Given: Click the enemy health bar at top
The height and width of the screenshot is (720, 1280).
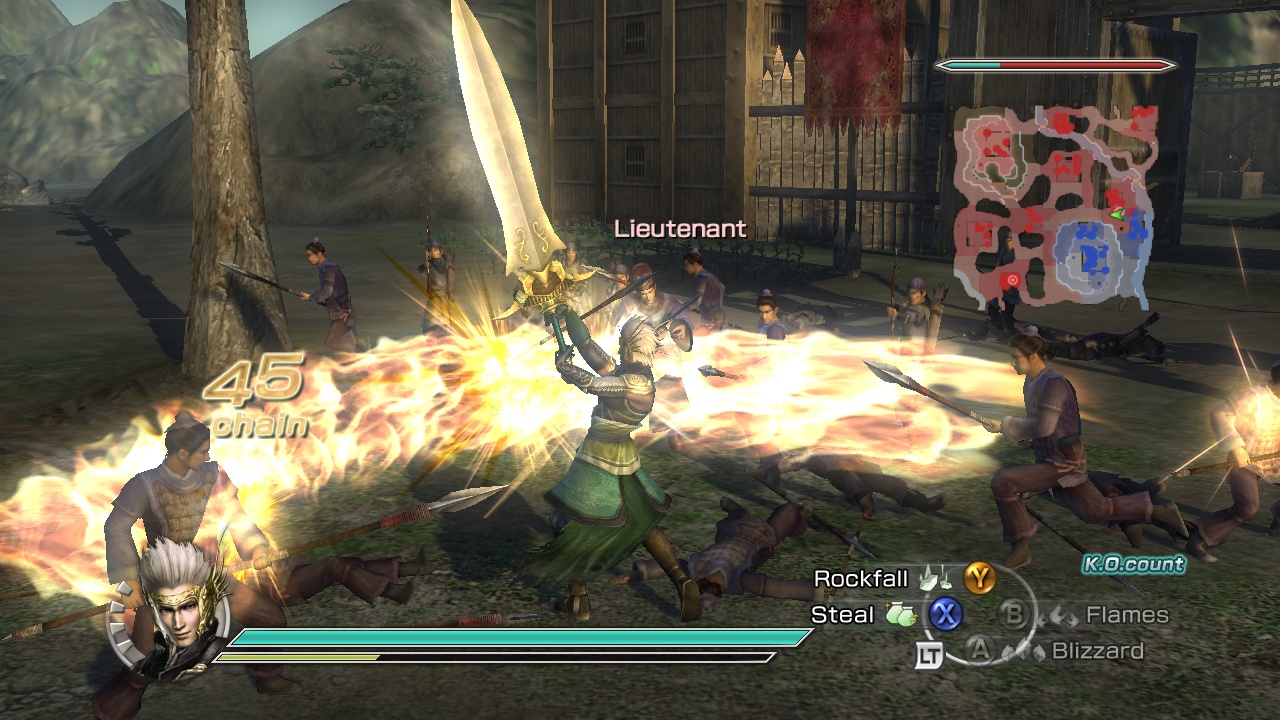Looking at the screenshot, I should (x=1052, y=66).
